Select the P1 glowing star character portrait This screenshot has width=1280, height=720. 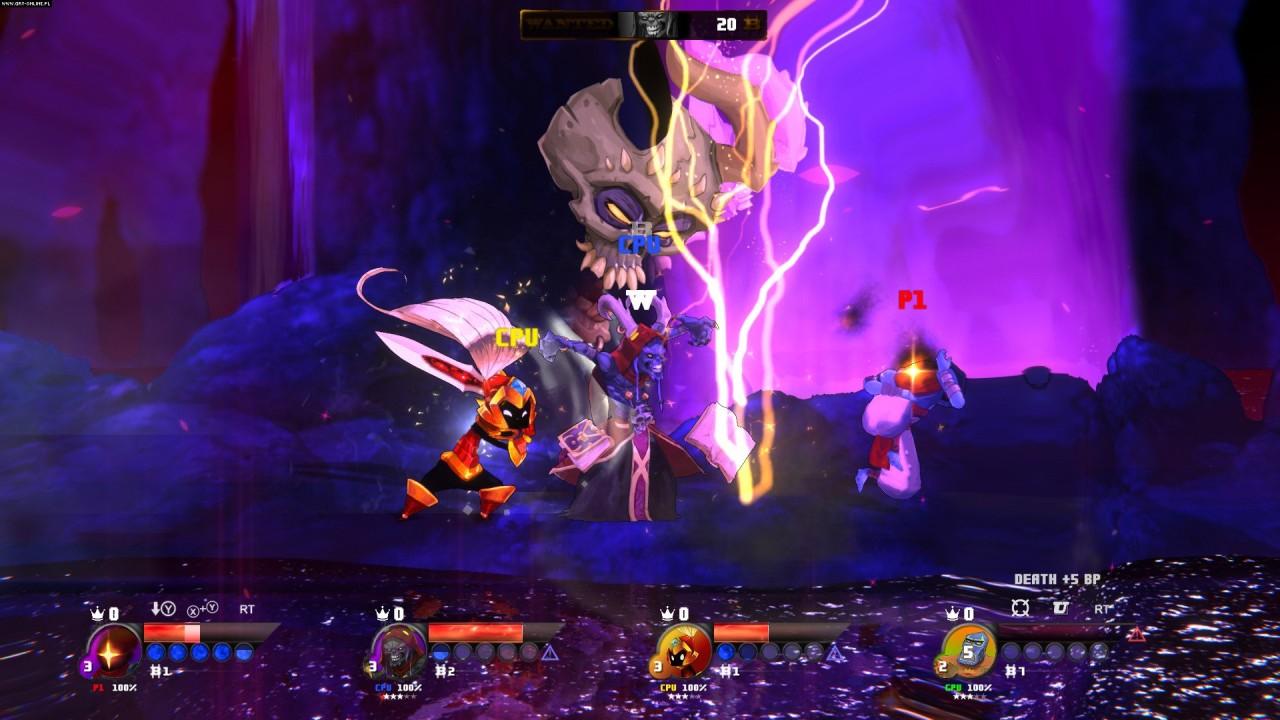(112, 650)
